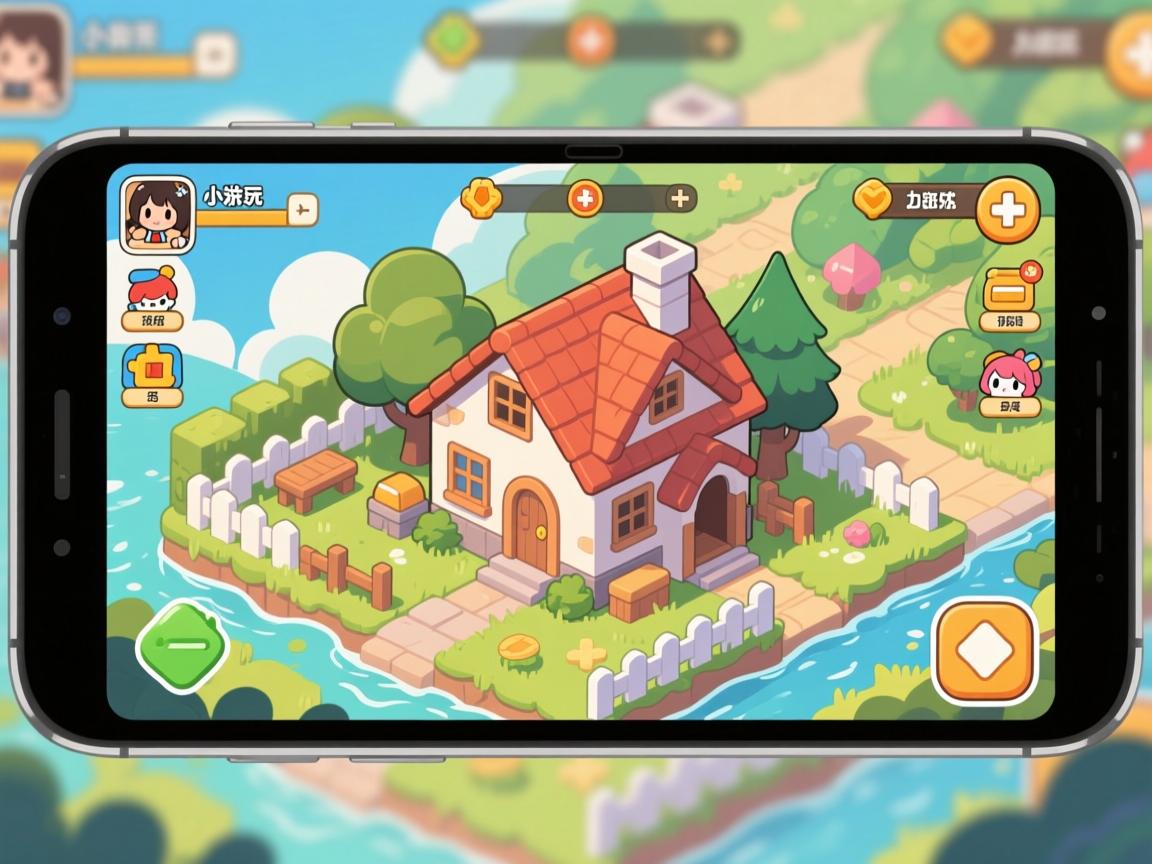Open the red-hat character menu icon
Screen dimensions: 1152x864
click(153, 291)
